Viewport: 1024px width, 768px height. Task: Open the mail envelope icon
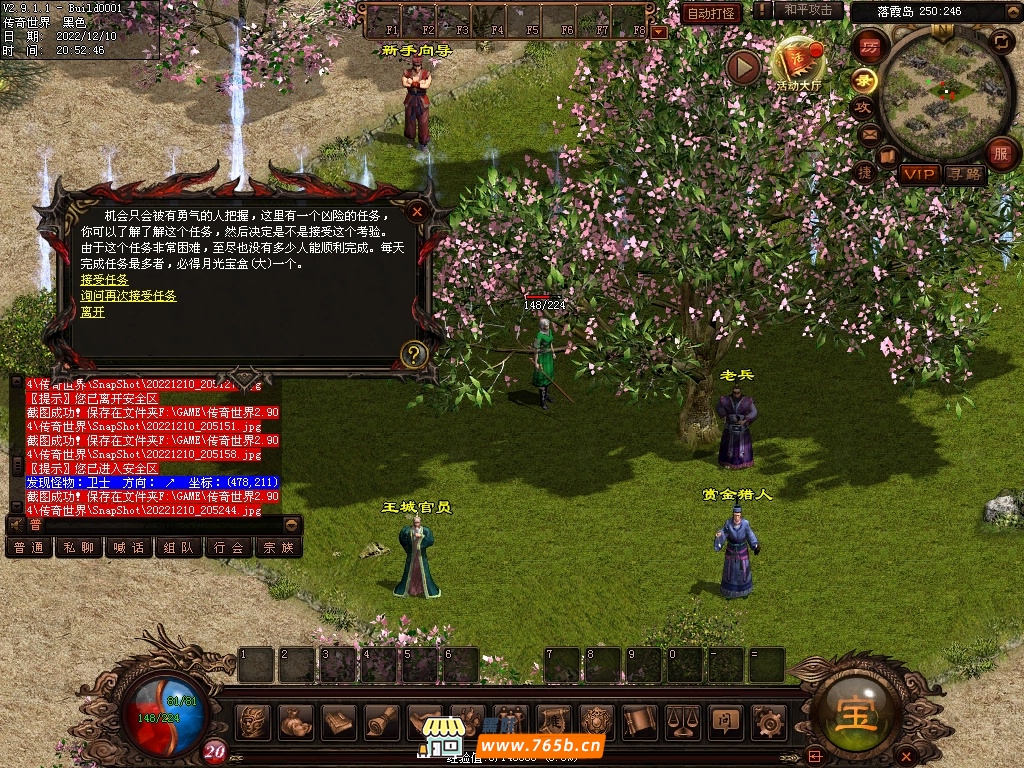869,133
